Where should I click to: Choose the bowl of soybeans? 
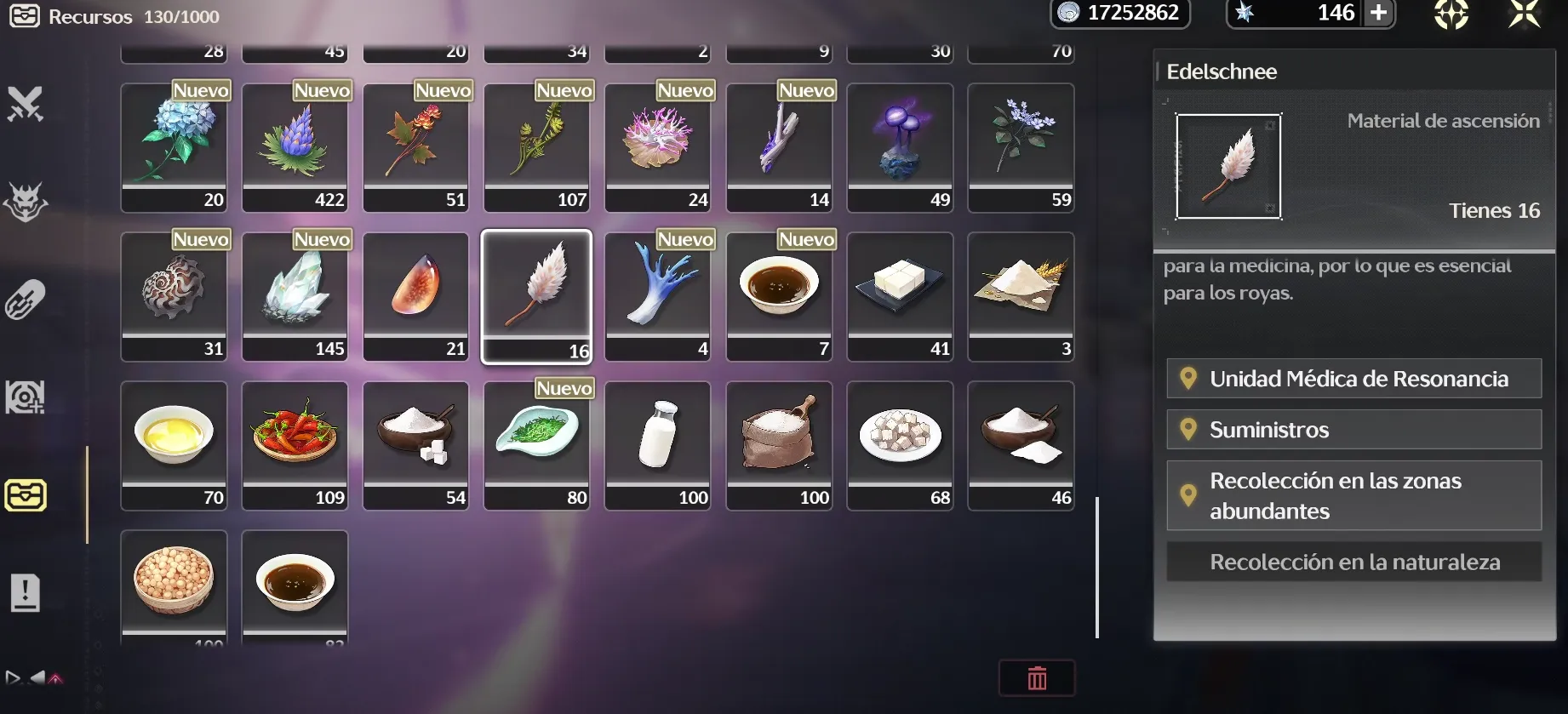click(174, 583)
